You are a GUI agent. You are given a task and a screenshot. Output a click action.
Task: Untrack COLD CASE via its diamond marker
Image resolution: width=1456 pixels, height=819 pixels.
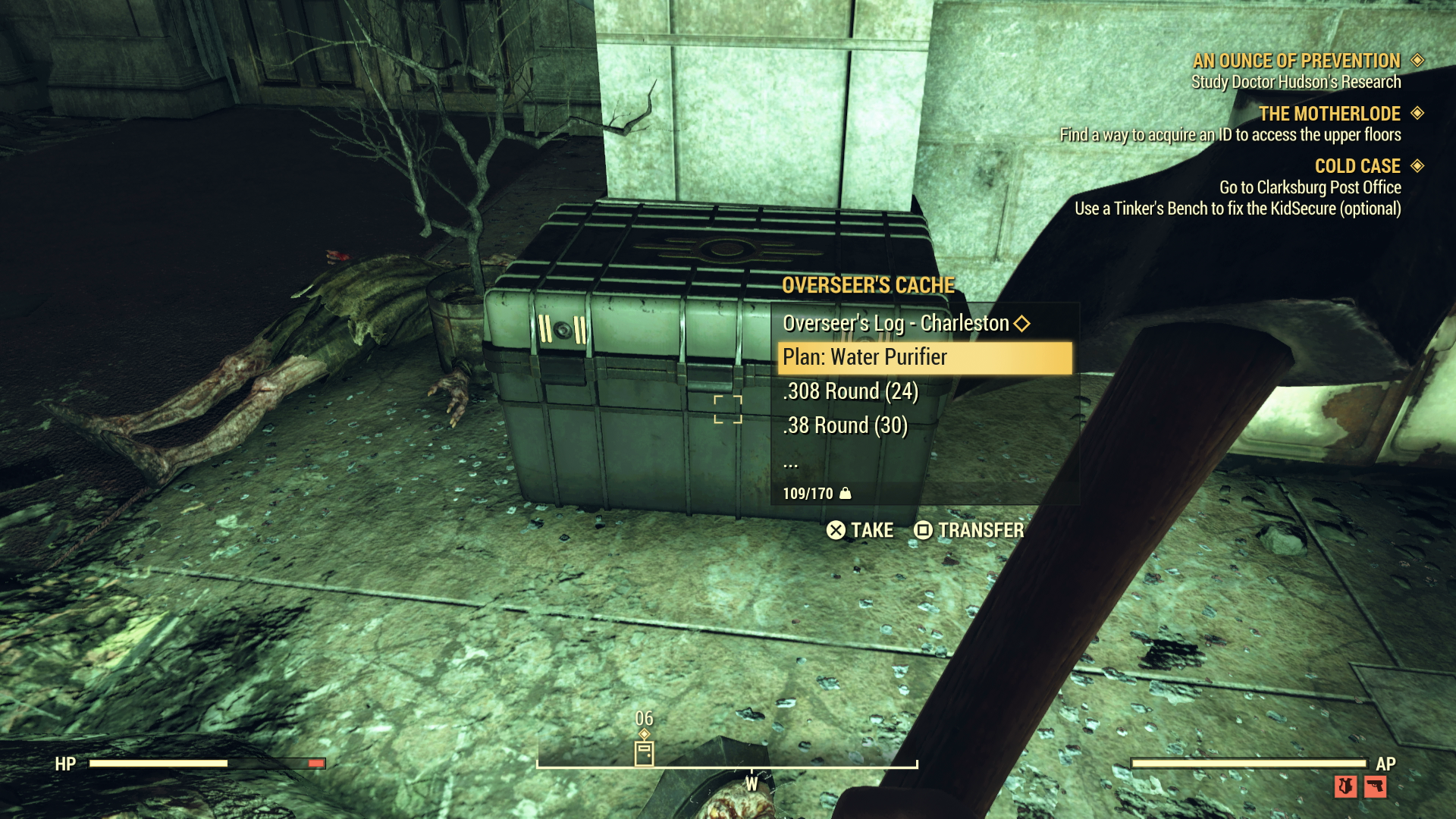1419,166
